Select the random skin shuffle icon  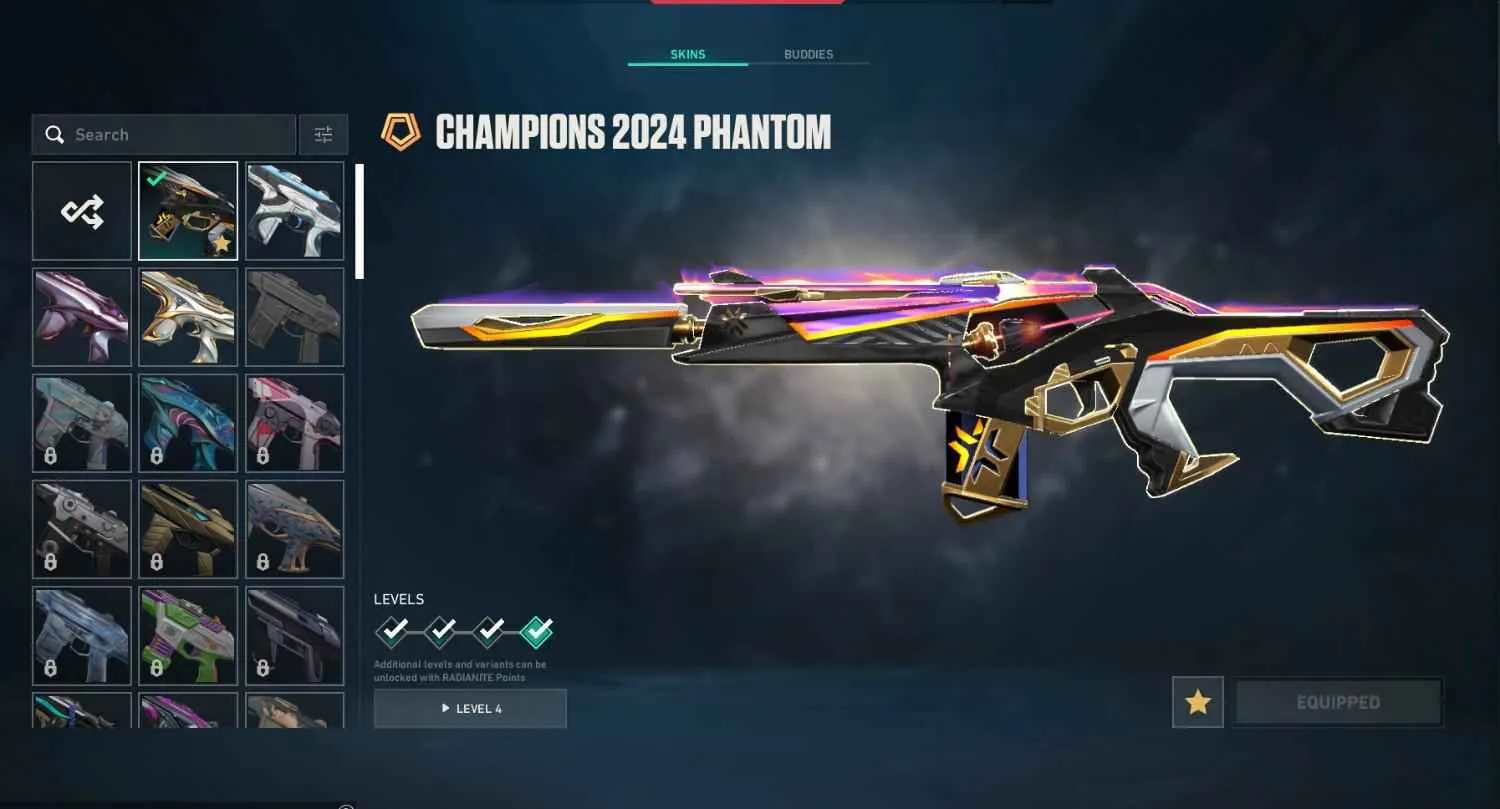pyautogui.click(x=81, y=210)
